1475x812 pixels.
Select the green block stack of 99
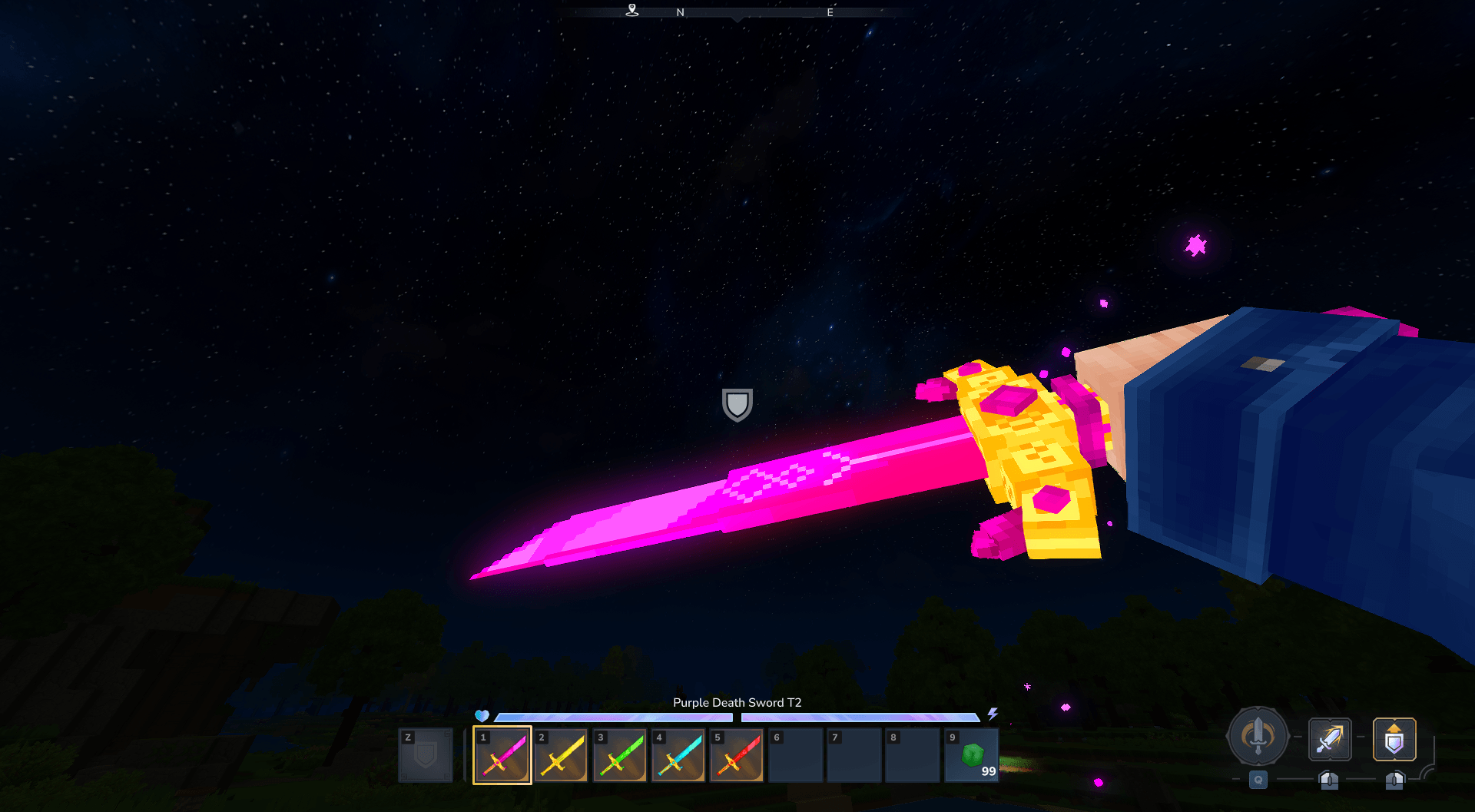point(972,755)
